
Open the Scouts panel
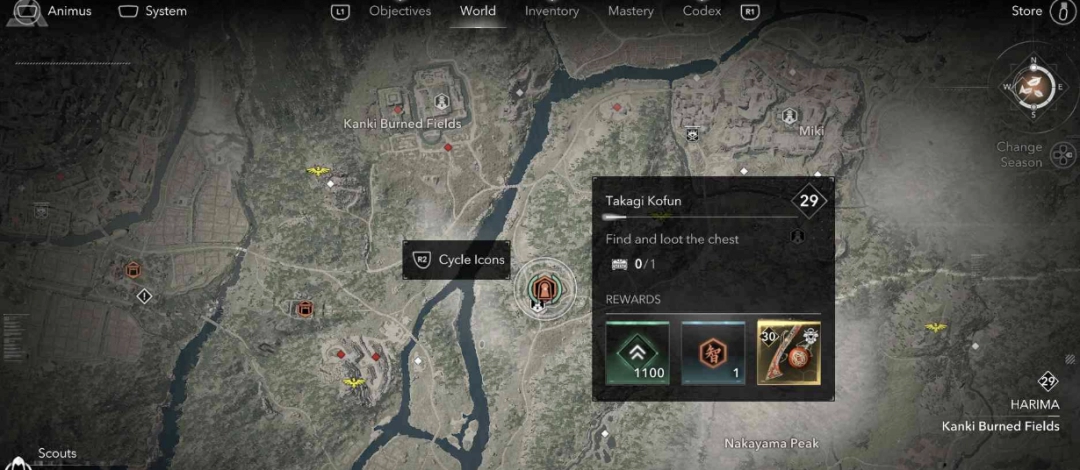click(x=57, y=454)
